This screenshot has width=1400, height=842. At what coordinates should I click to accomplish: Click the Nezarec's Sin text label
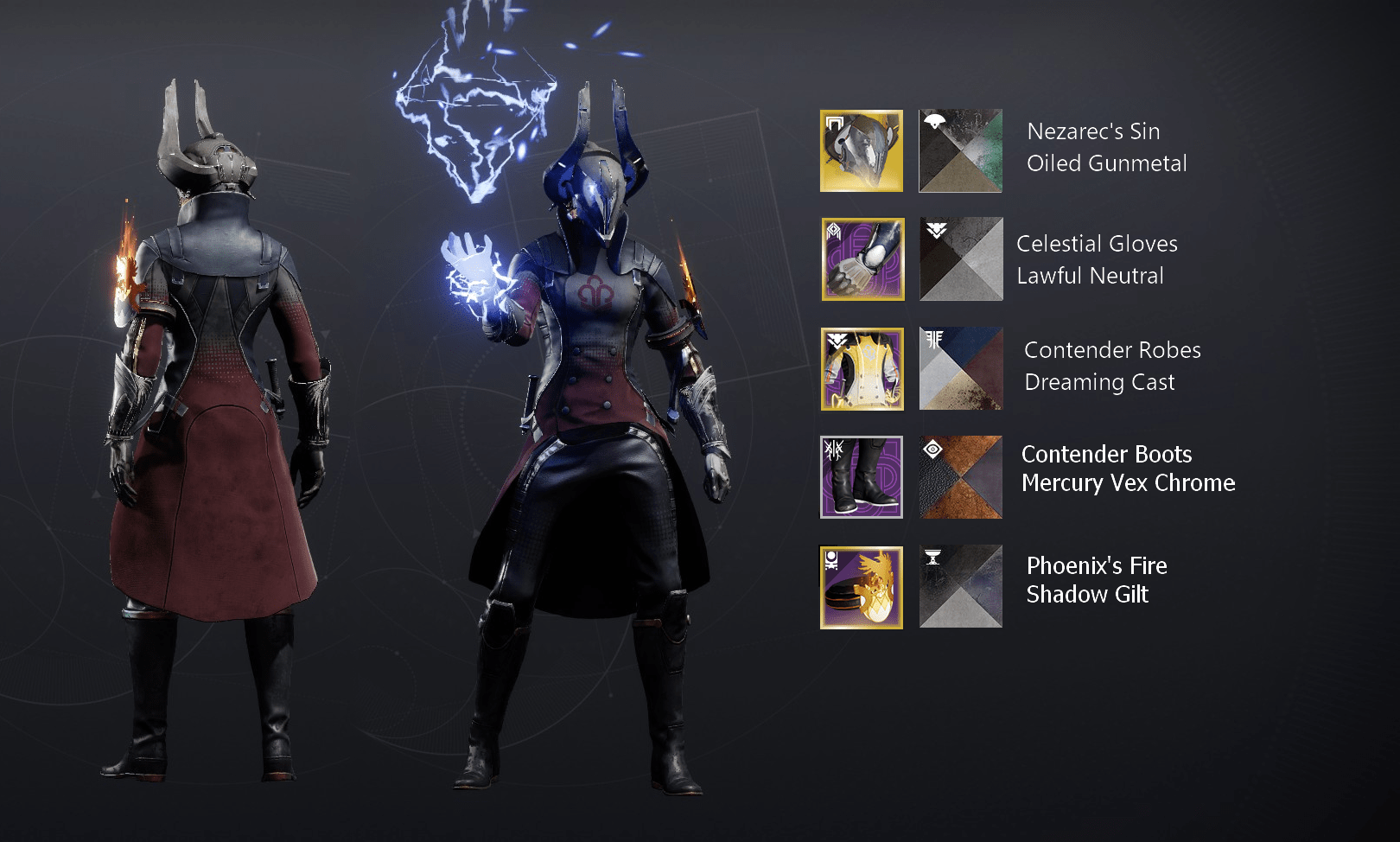click(x=1092, y=131)
